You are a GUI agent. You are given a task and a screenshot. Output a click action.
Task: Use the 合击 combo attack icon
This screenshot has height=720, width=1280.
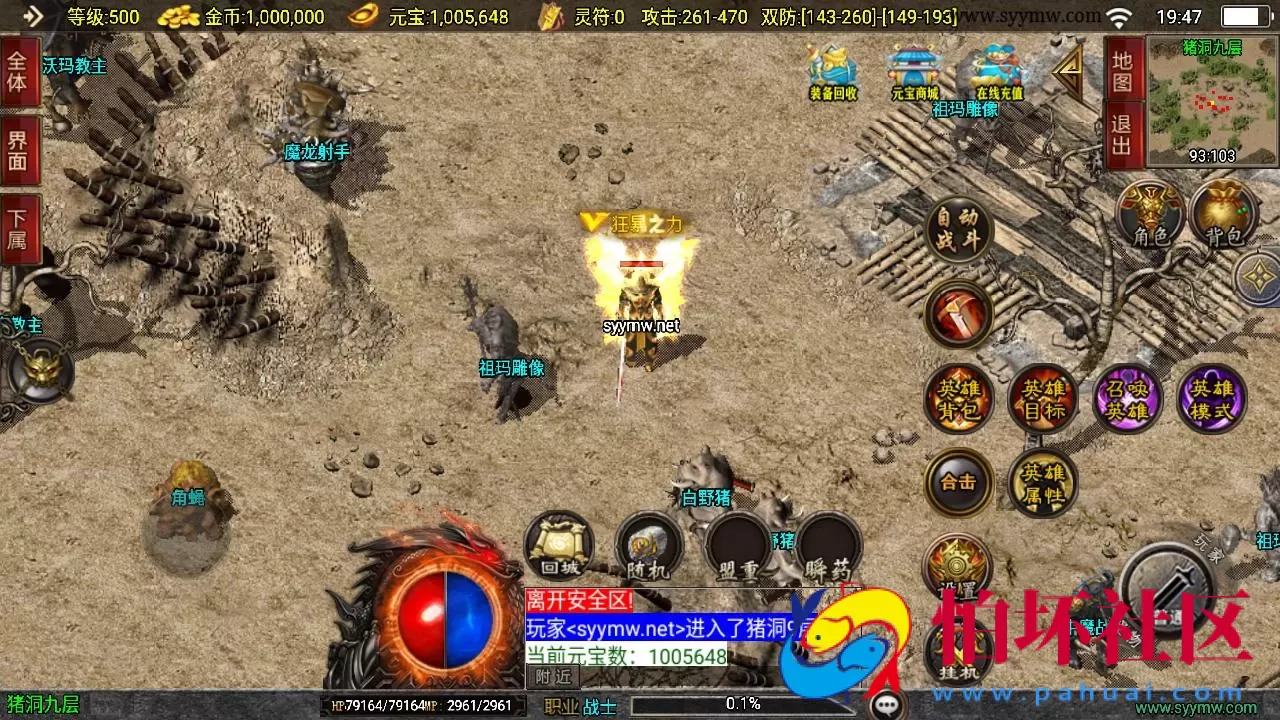957,481
